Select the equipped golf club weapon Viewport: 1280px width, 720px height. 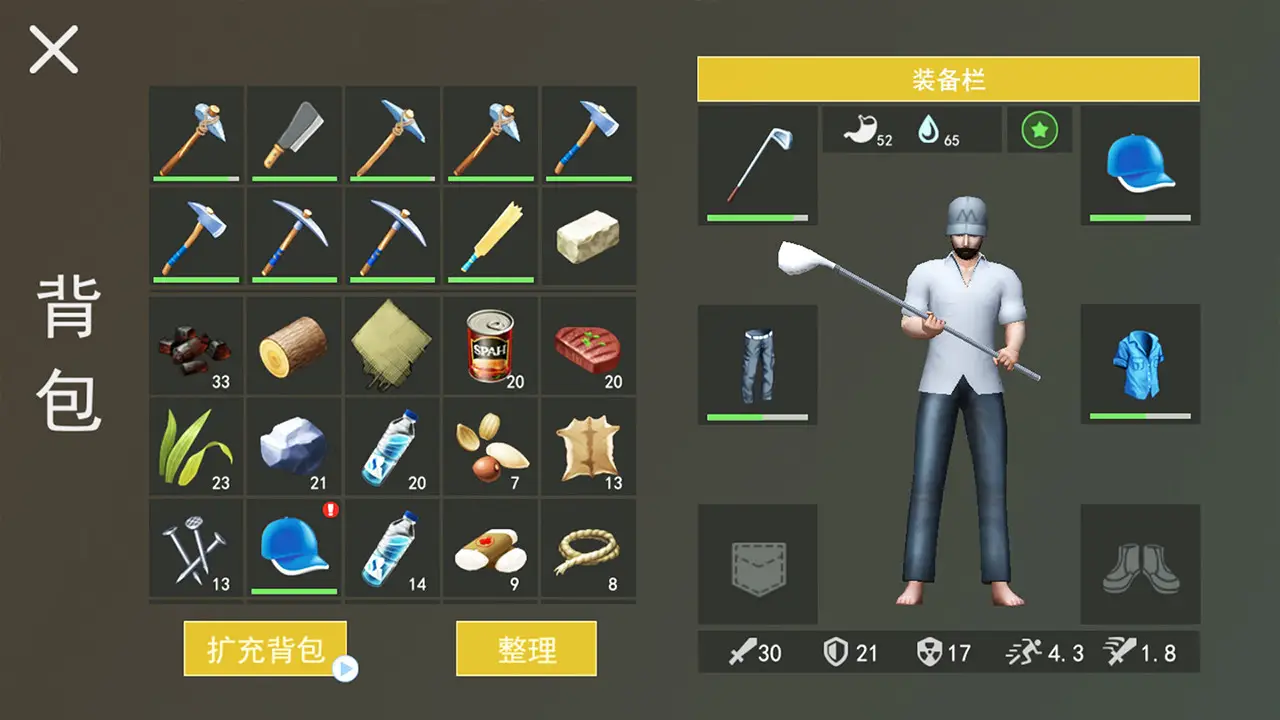pos(757,163)
